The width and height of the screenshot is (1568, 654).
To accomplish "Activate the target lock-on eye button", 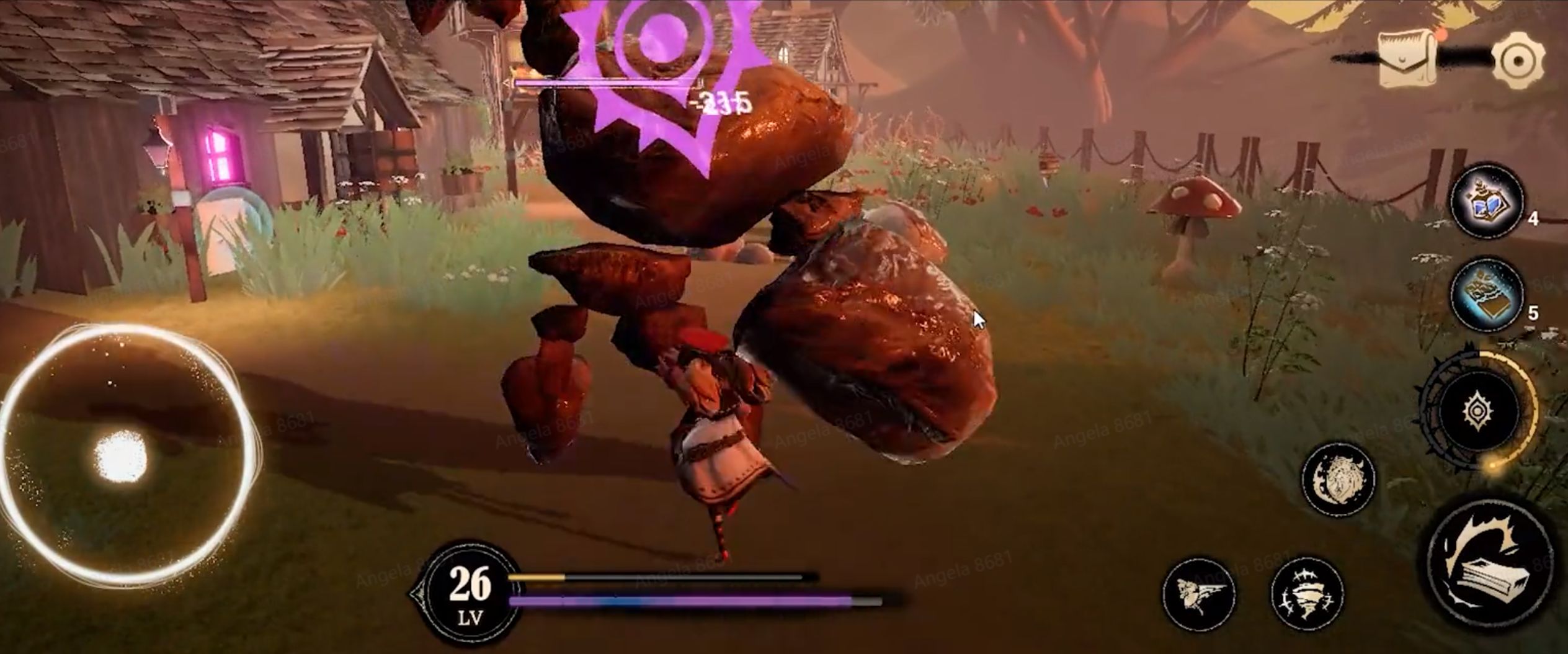I will [1479, 411].
